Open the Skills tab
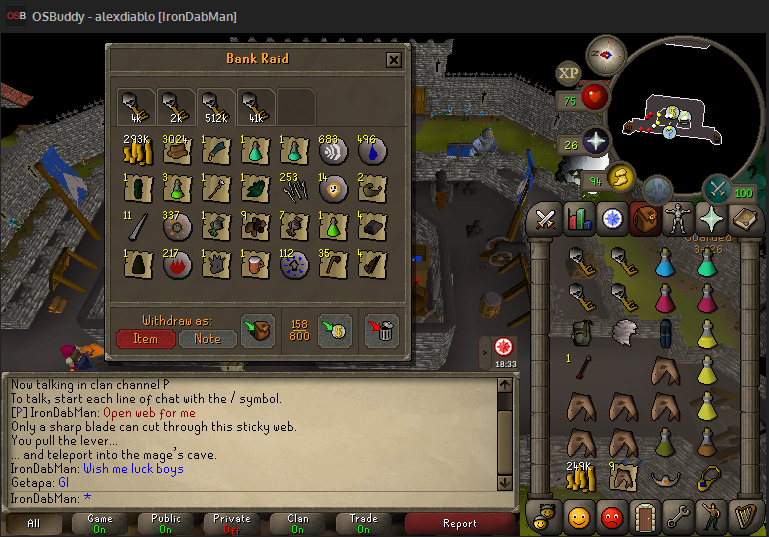The height and width of the screenshot is (537, 769). click(579, 218)
